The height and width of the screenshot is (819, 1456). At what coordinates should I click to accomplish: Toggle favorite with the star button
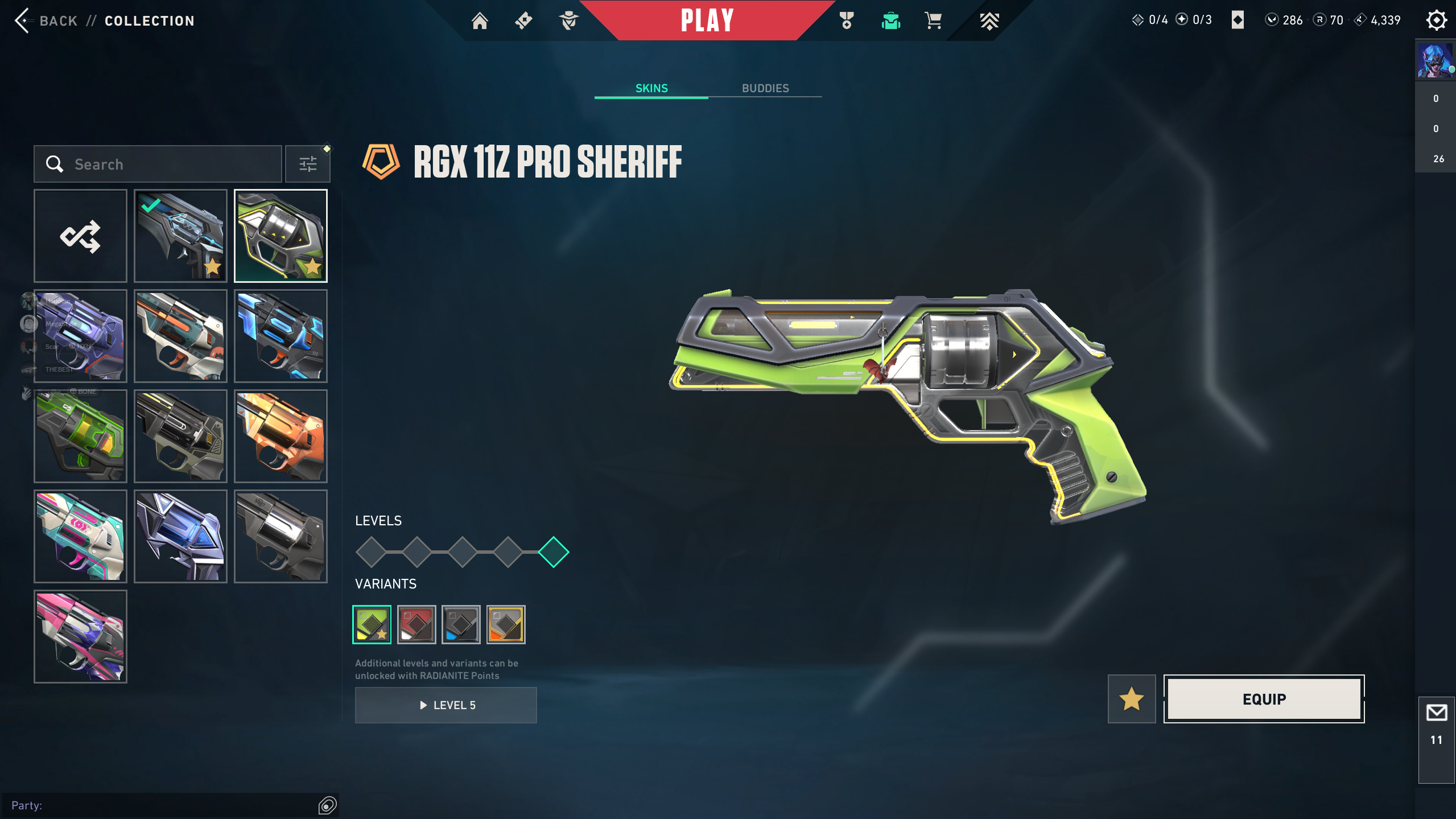1131,699
